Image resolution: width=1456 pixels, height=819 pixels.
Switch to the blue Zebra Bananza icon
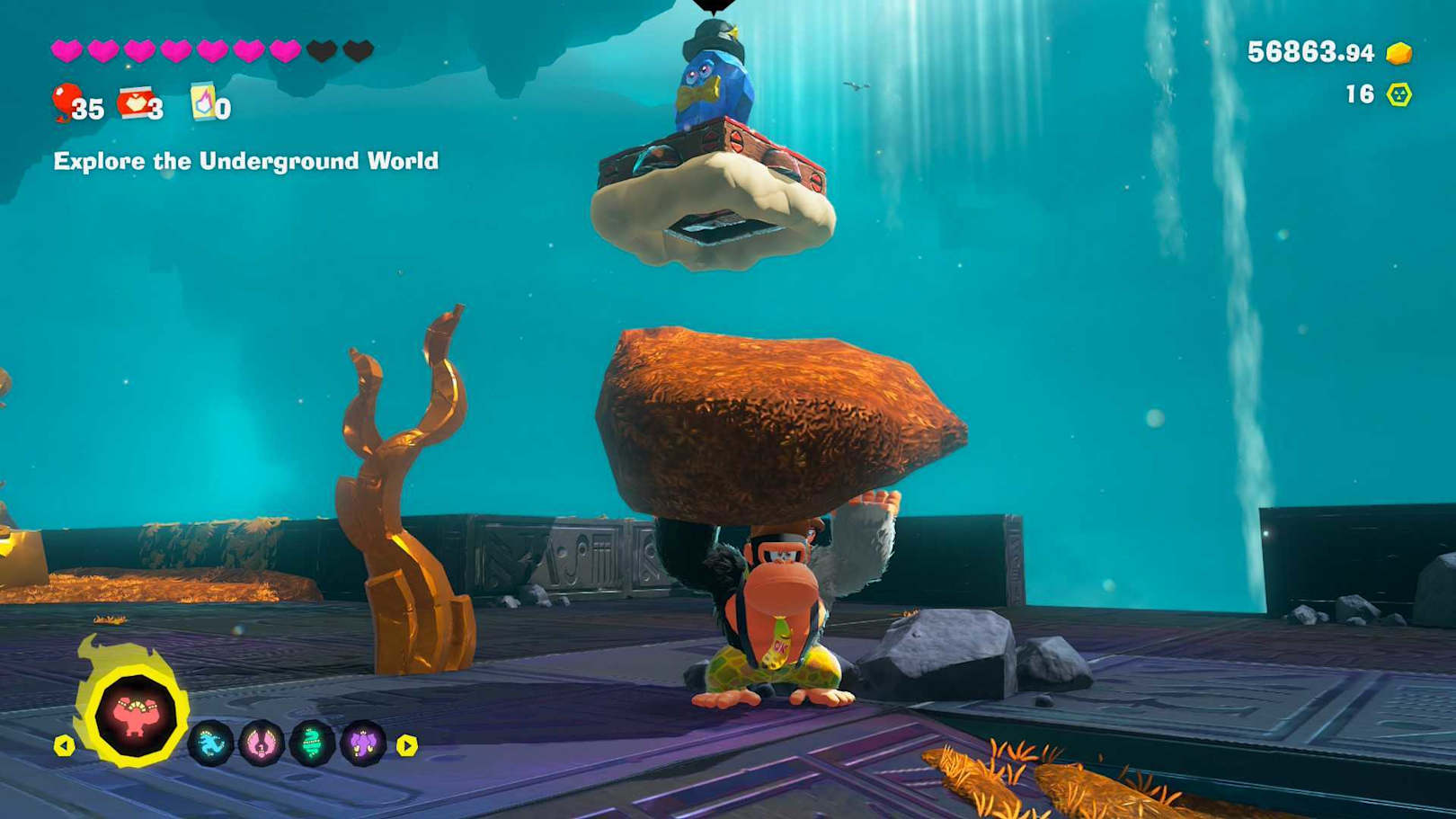[x=211, y=743]
